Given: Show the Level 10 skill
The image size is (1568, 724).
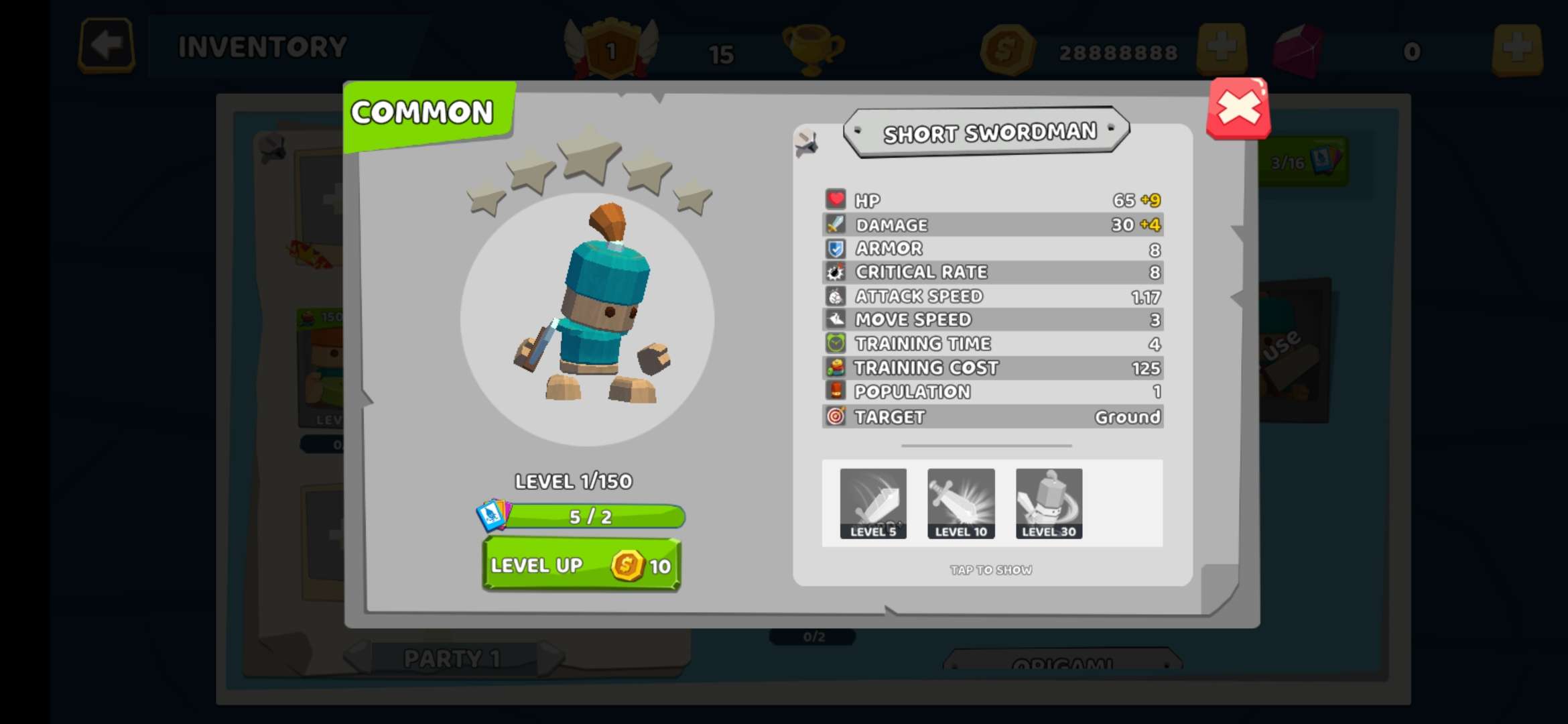Looking at the screenshot, I should 961,503.
